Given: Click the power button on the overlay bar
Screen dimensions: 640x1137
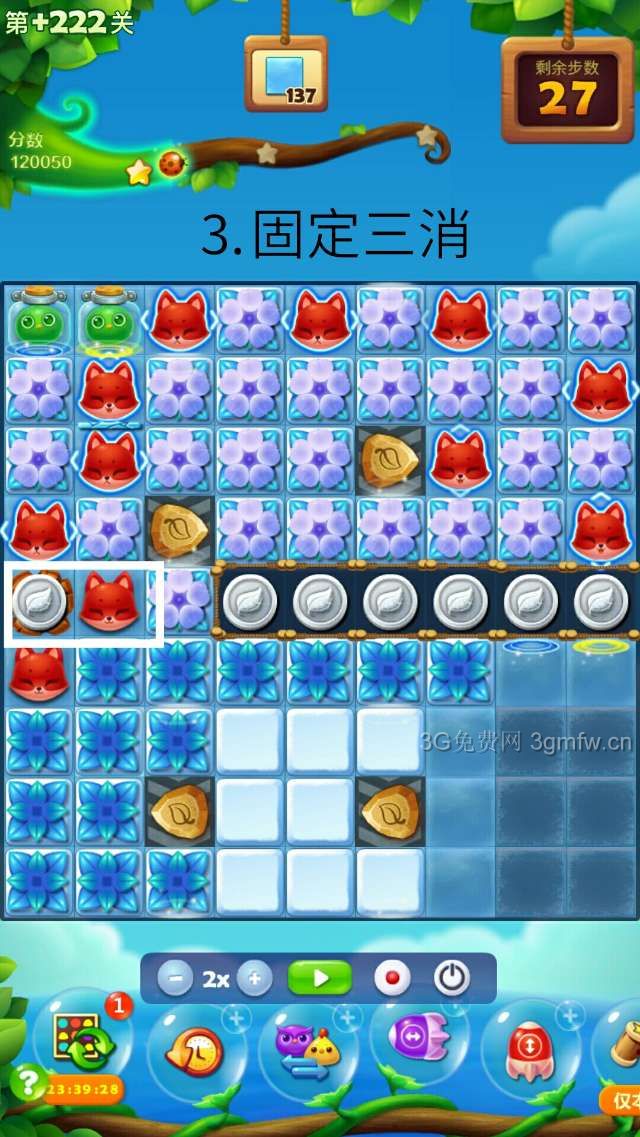Looking at the screenshot, I should [x=451, y=978].
